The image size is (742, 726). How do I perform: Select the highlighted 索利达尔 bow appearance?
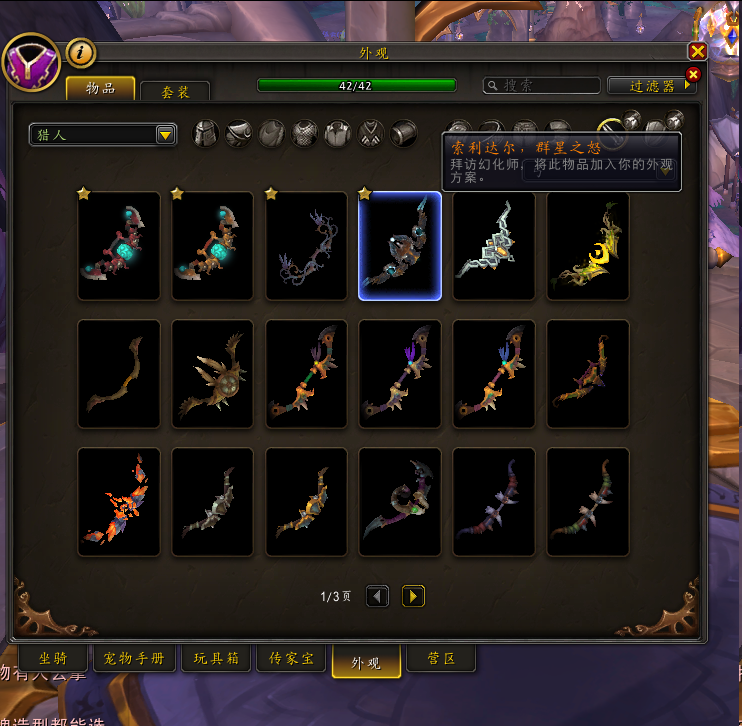point(400,246)
